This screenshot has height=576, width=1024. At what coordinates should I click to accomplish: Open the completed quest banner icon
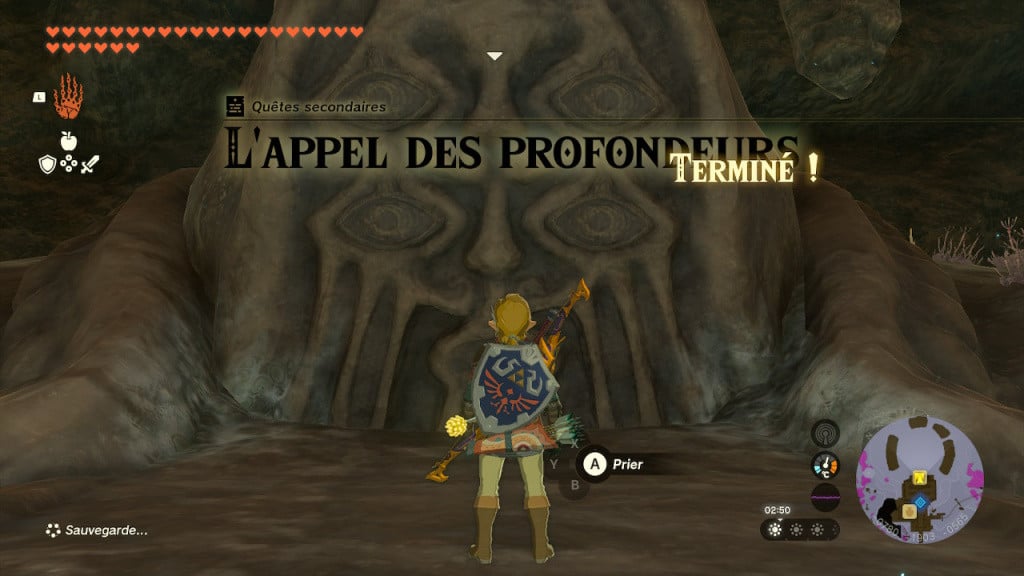236,106
